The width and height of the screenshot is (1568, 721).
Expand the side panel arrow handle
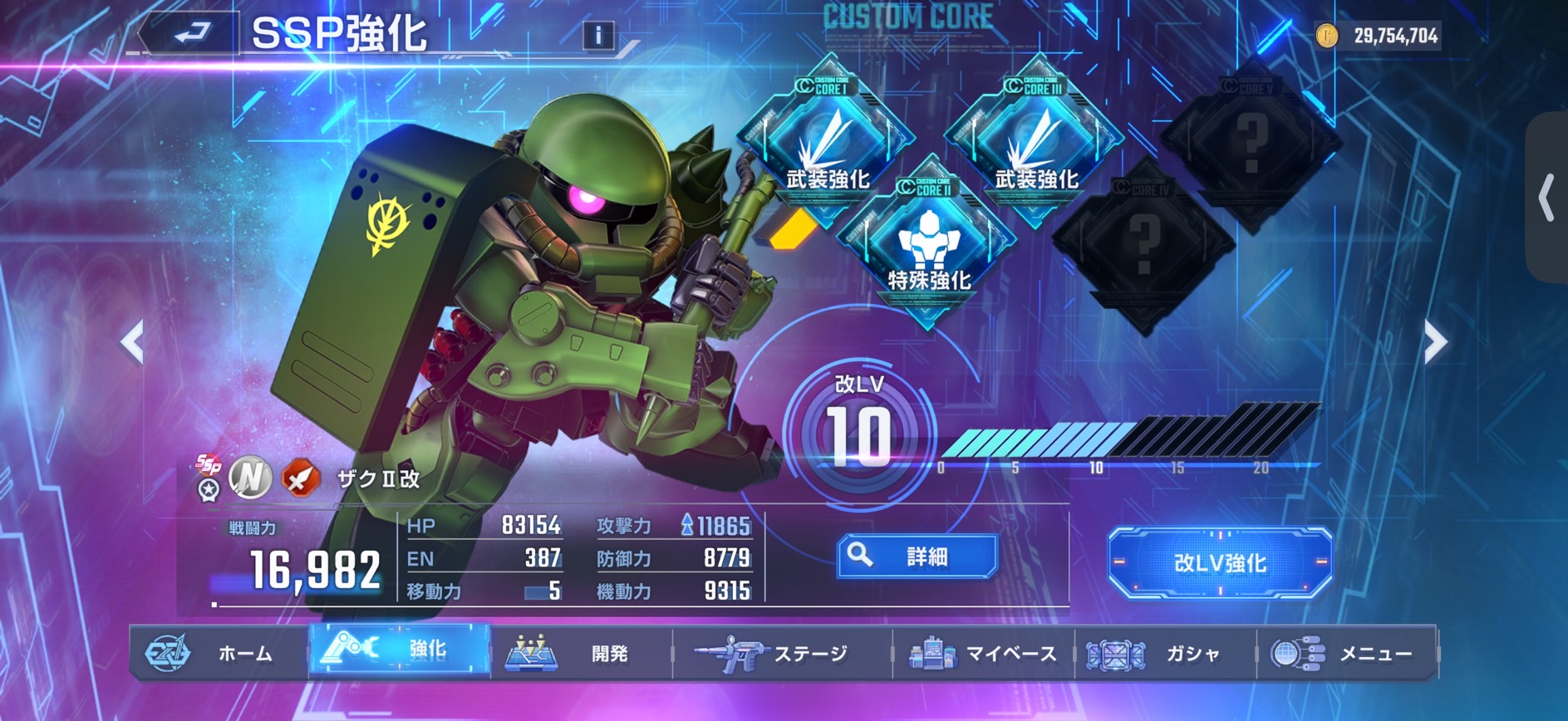coord(1546,198)
